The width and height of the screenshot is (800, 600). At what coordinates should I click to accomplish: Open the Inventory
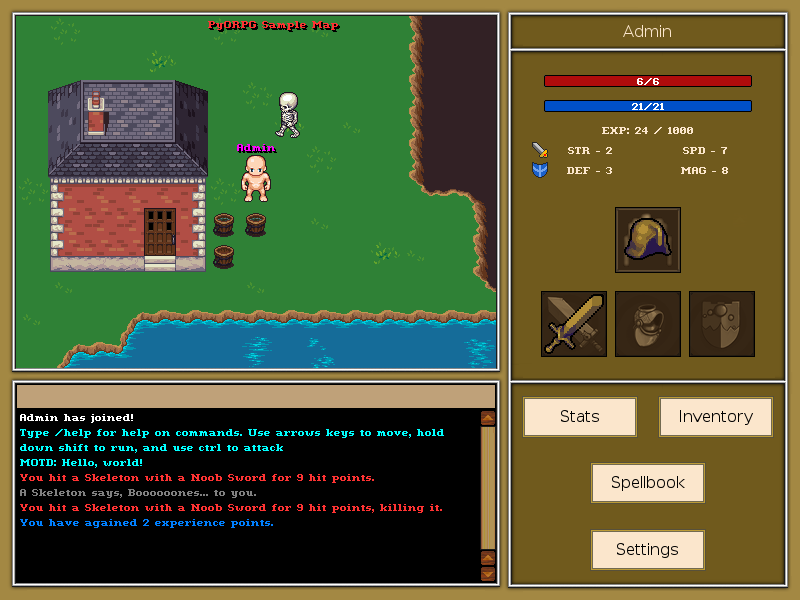(x=715, y=417)
